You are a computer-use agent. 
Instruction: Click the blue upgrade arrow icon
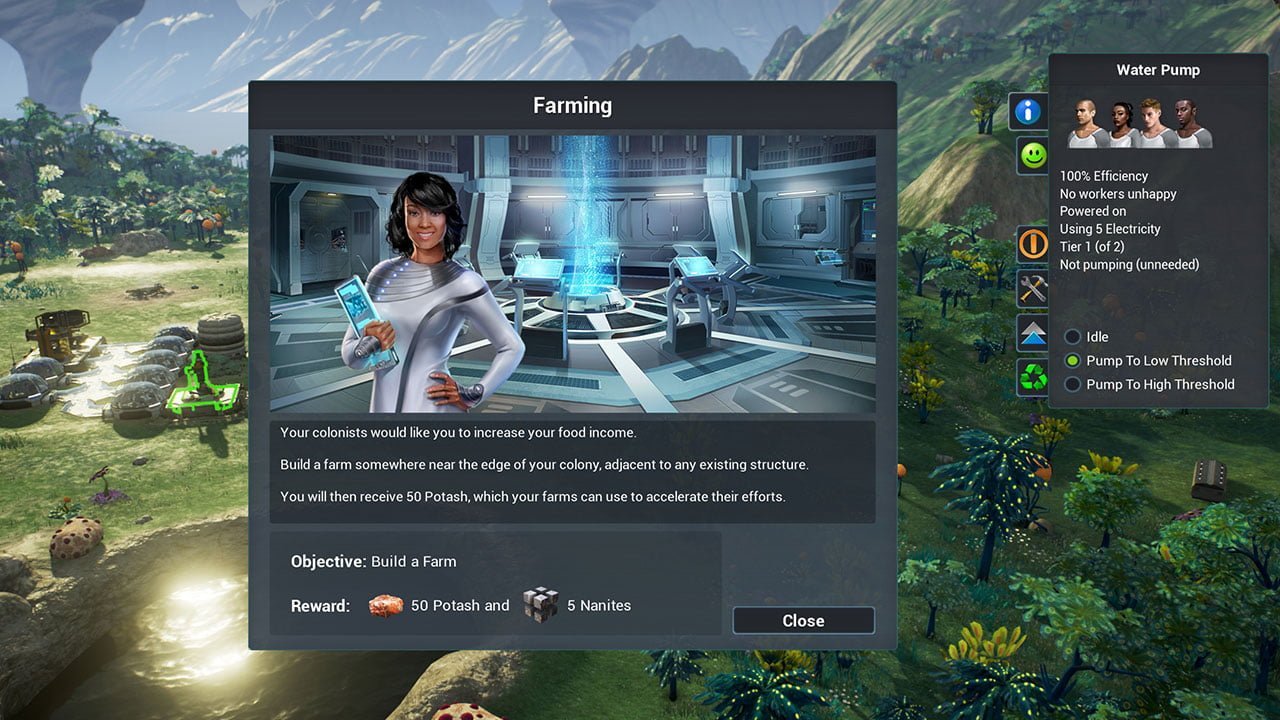coord(1033,333)
